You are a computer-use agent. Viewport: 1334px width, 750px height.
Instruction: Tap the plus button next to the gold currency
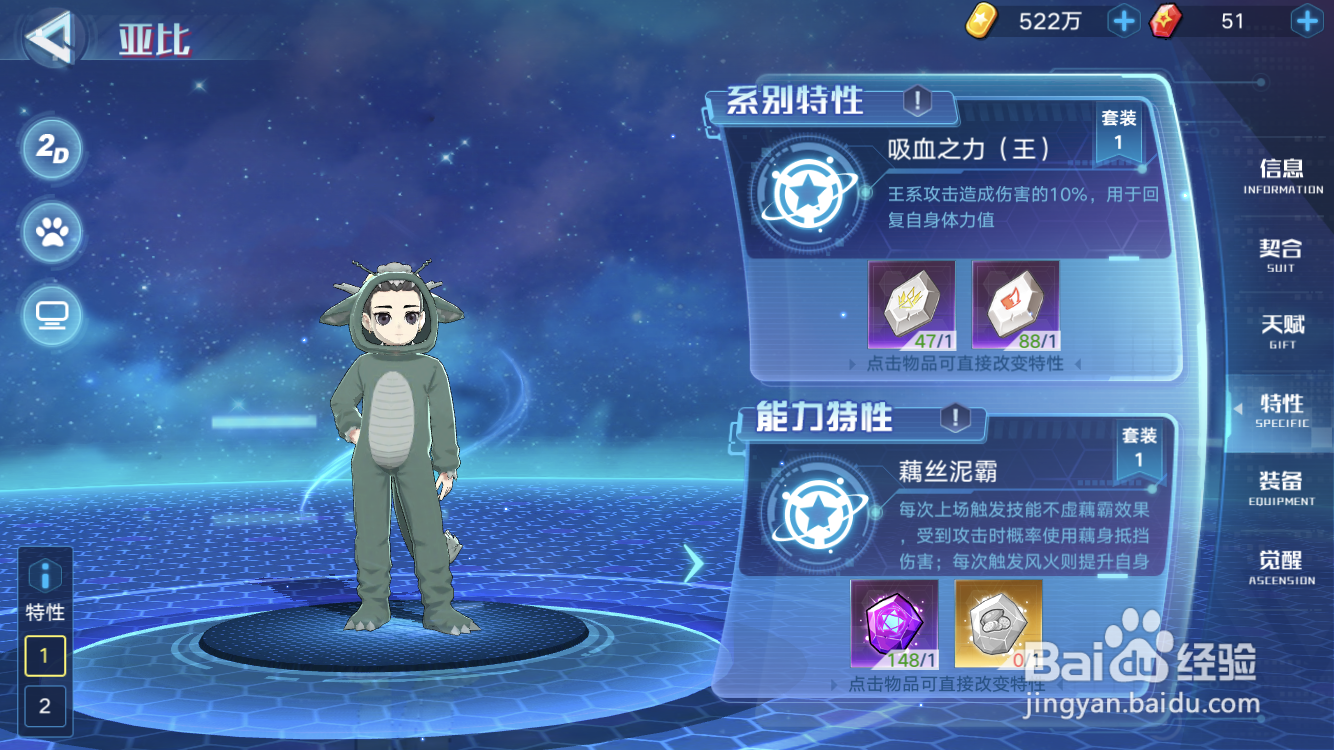click(1123, 20)
